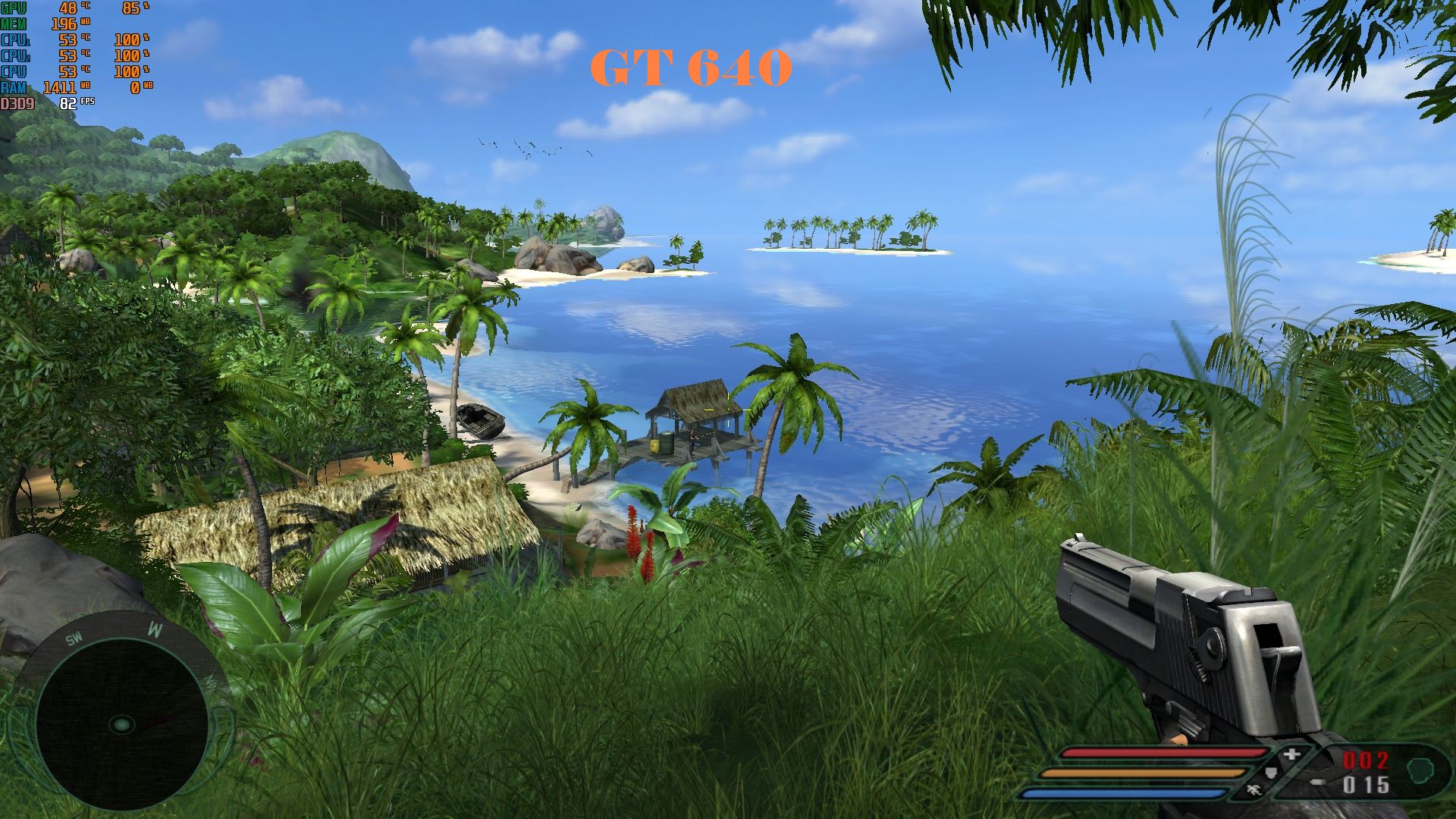Select the health cross icon
1456x819 pixels.
[x=1291, y=755]
